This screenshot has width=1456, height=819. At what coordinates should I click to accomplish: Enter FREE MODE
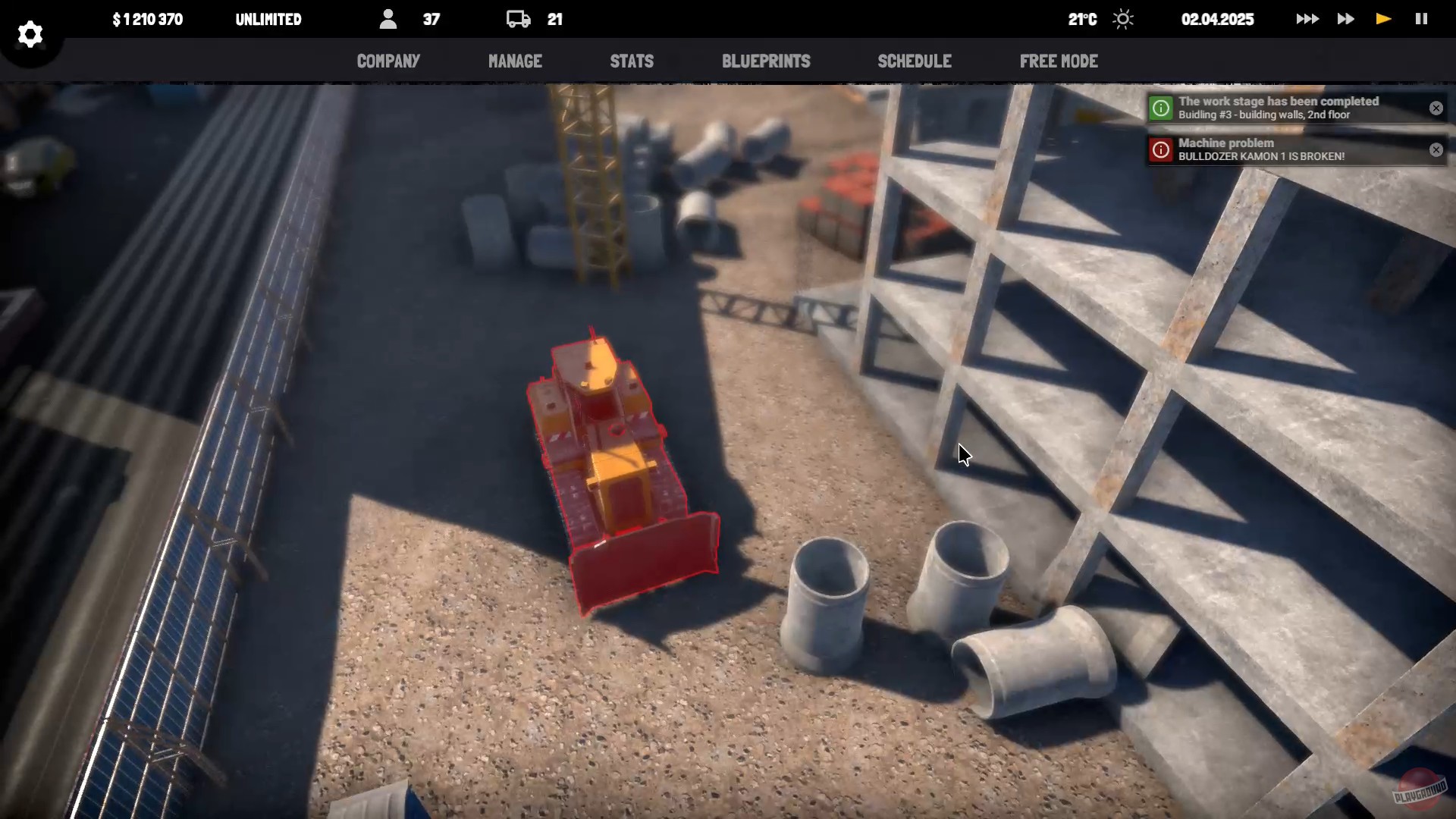coord(1059,61)
